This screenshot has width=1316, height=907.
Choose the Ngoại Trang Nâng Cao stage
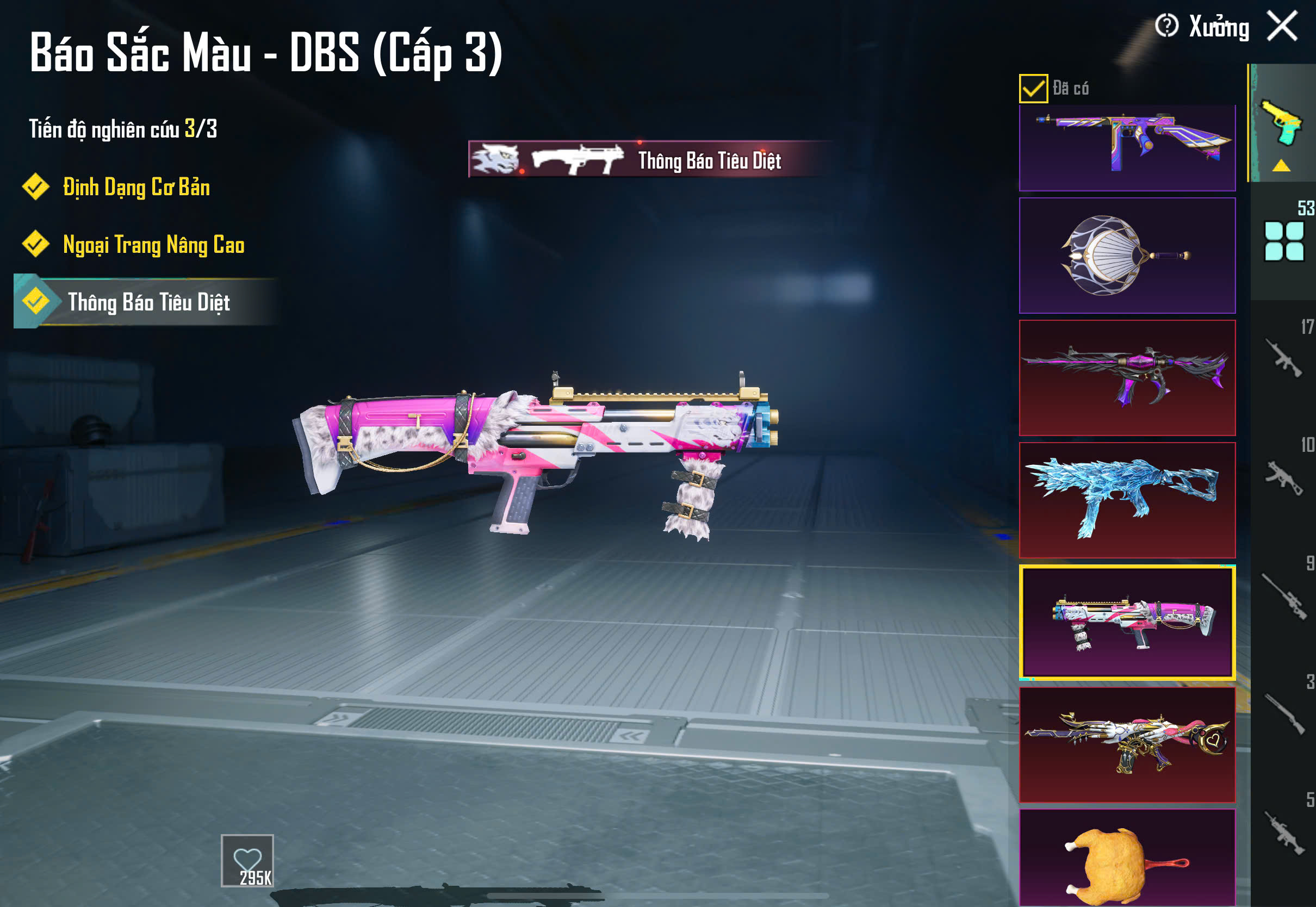tap(153, 244)
